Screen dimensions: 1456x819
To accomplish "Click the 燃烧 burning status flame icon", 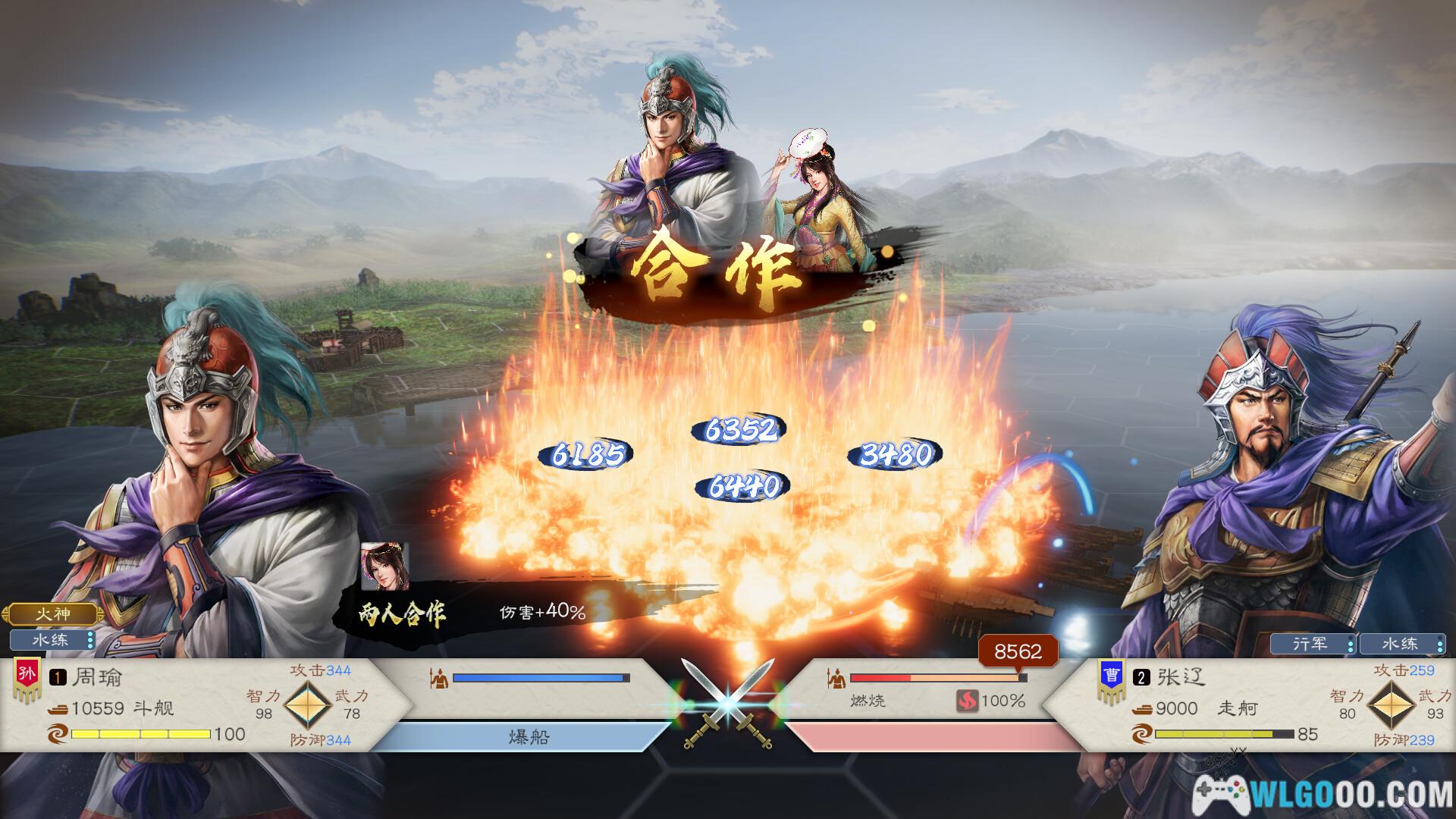I will click(x=967, y=701).
